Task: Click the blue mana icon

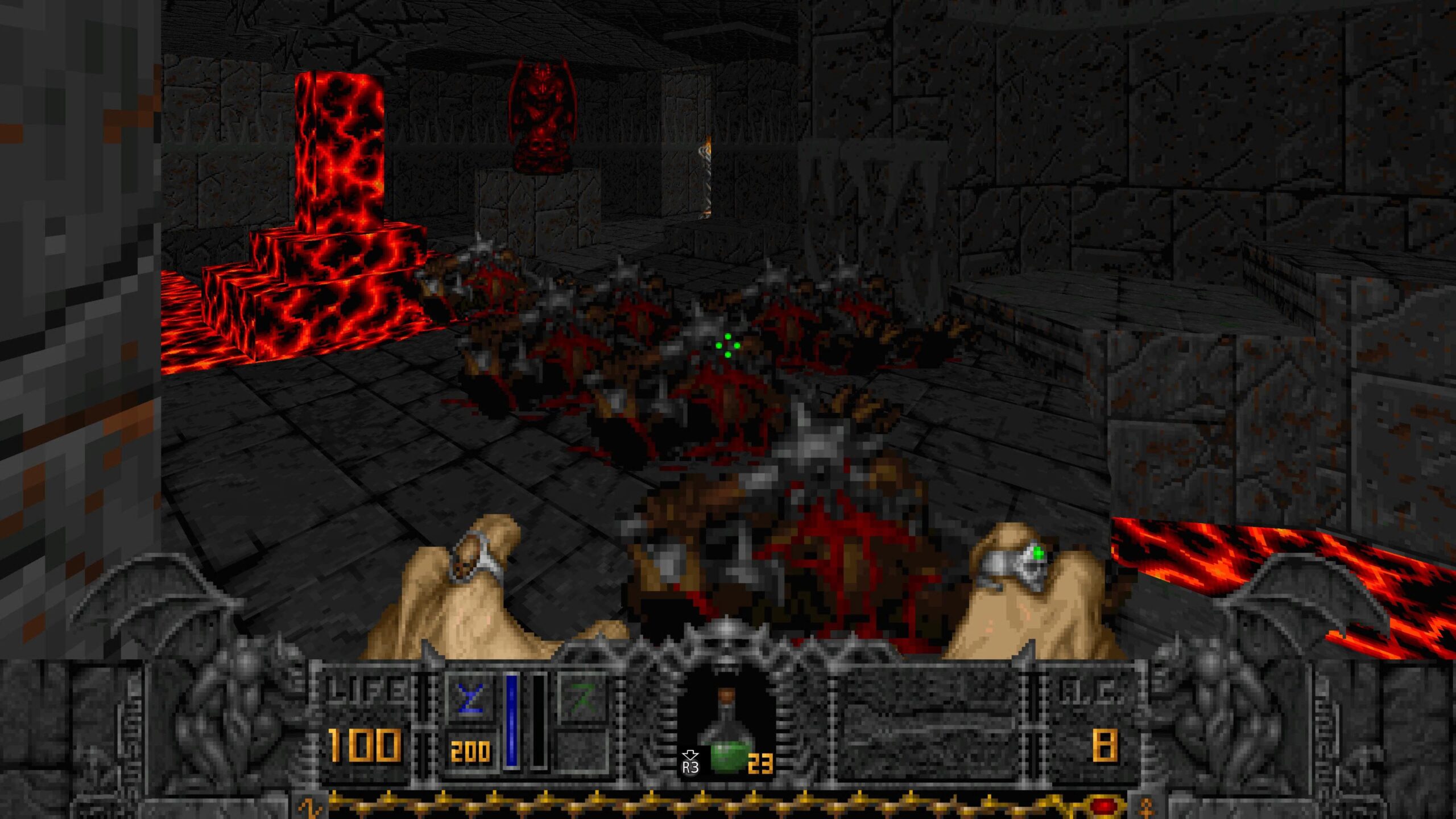Action: coord(470,698)
